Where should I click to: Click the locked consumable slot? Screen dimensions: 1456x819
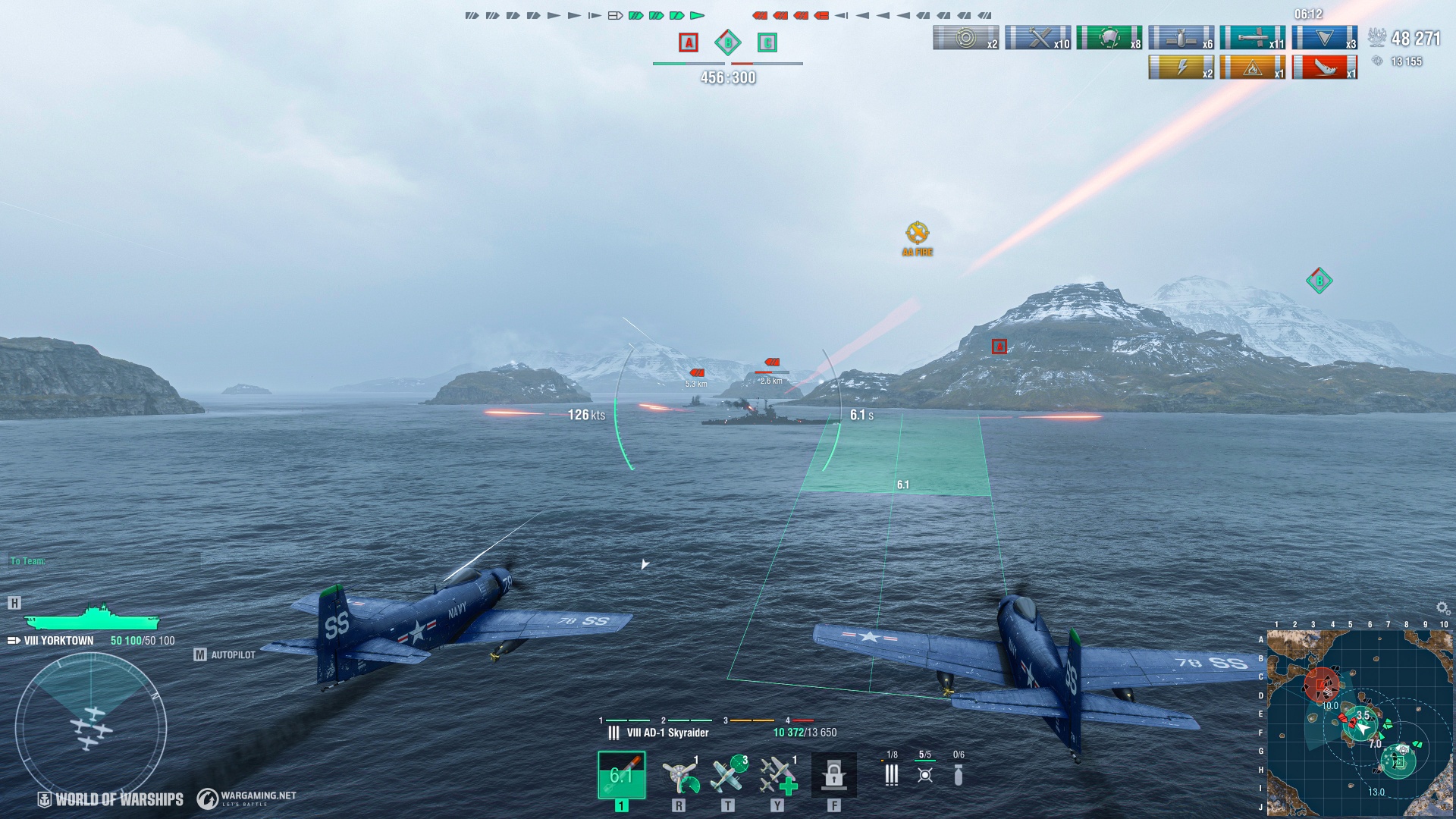(833, 775)
